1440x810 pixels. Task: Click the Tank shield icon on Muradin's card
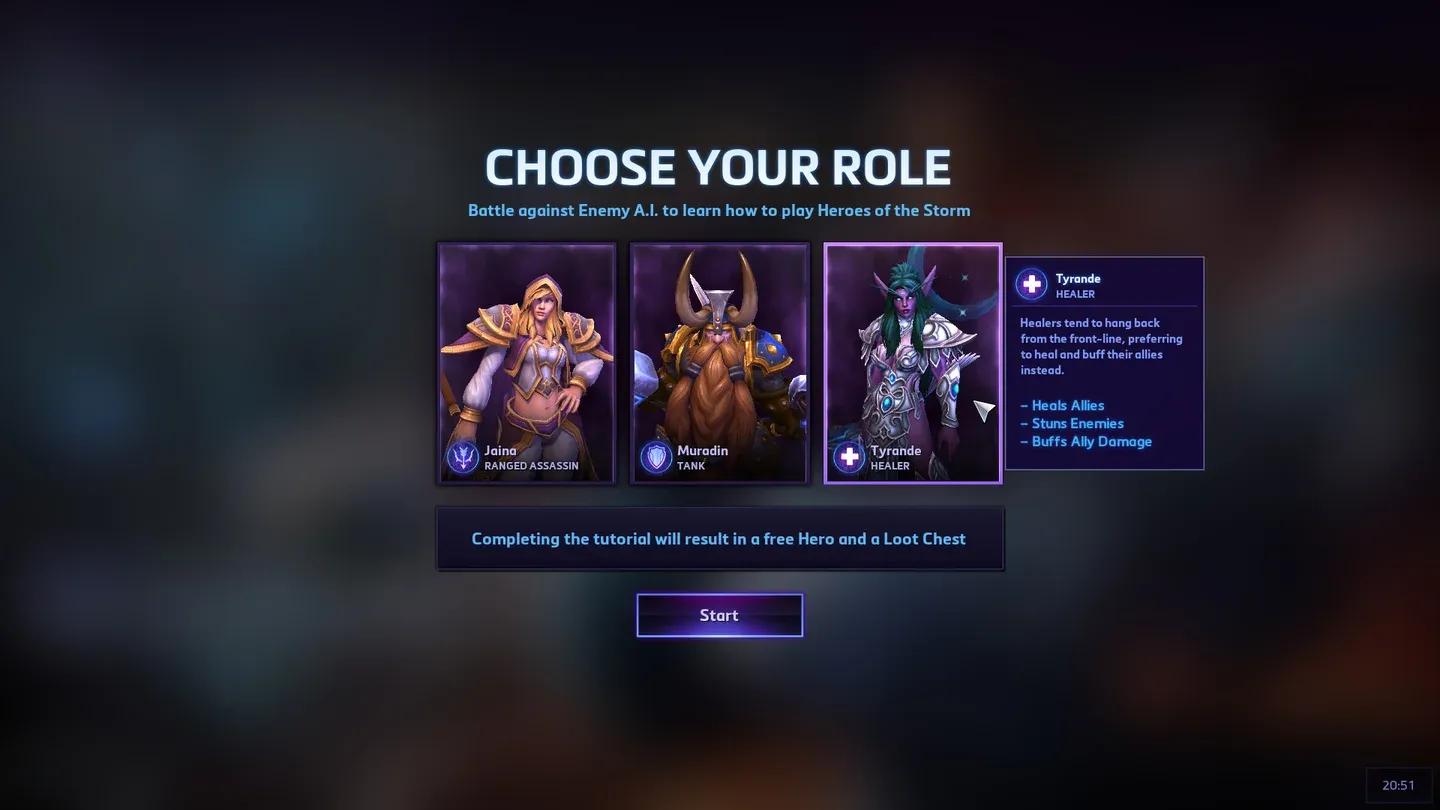click(656, 457)
